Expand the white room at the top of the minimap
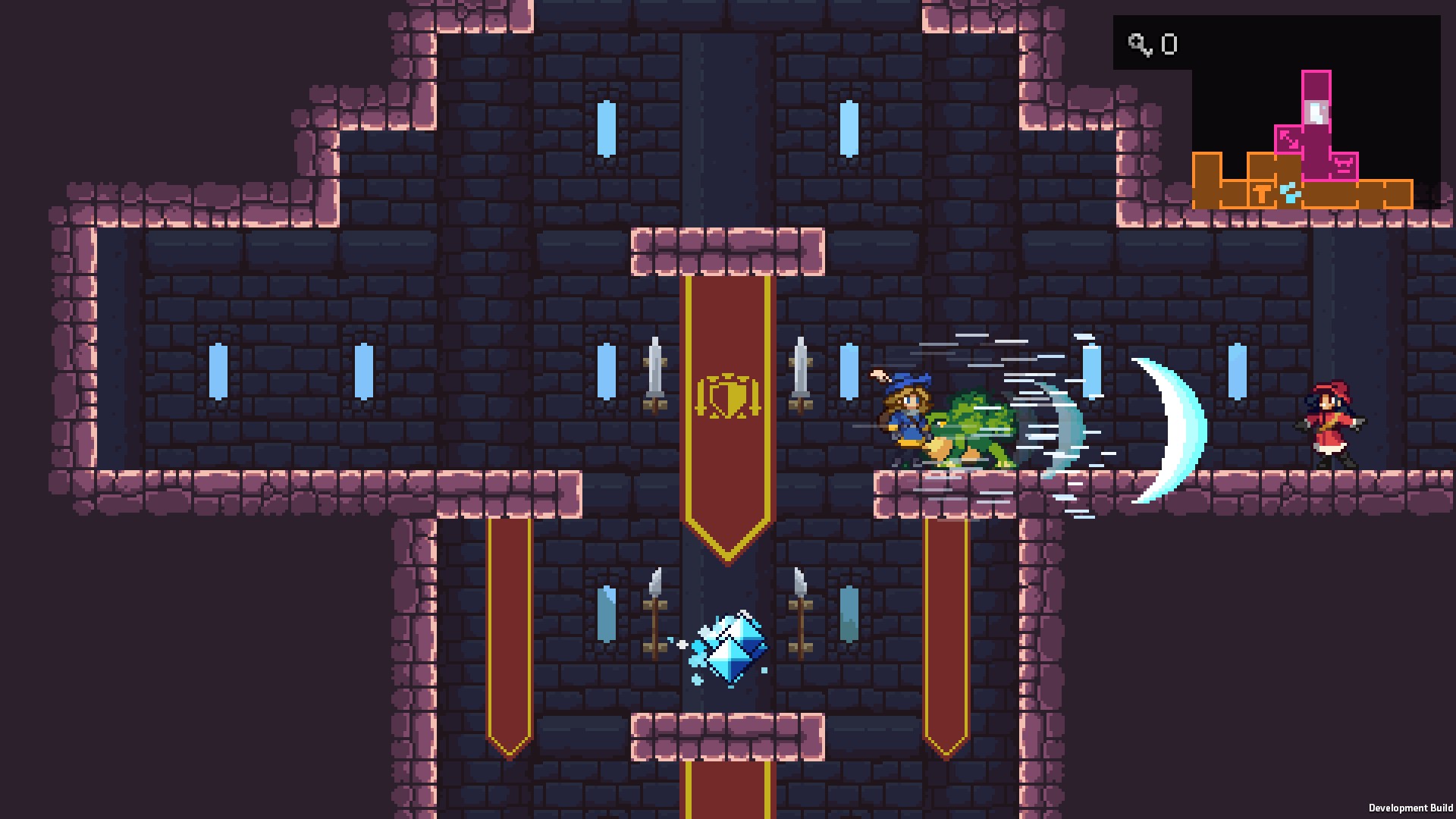1456x819 pixels. click(x=1317, y=111)
